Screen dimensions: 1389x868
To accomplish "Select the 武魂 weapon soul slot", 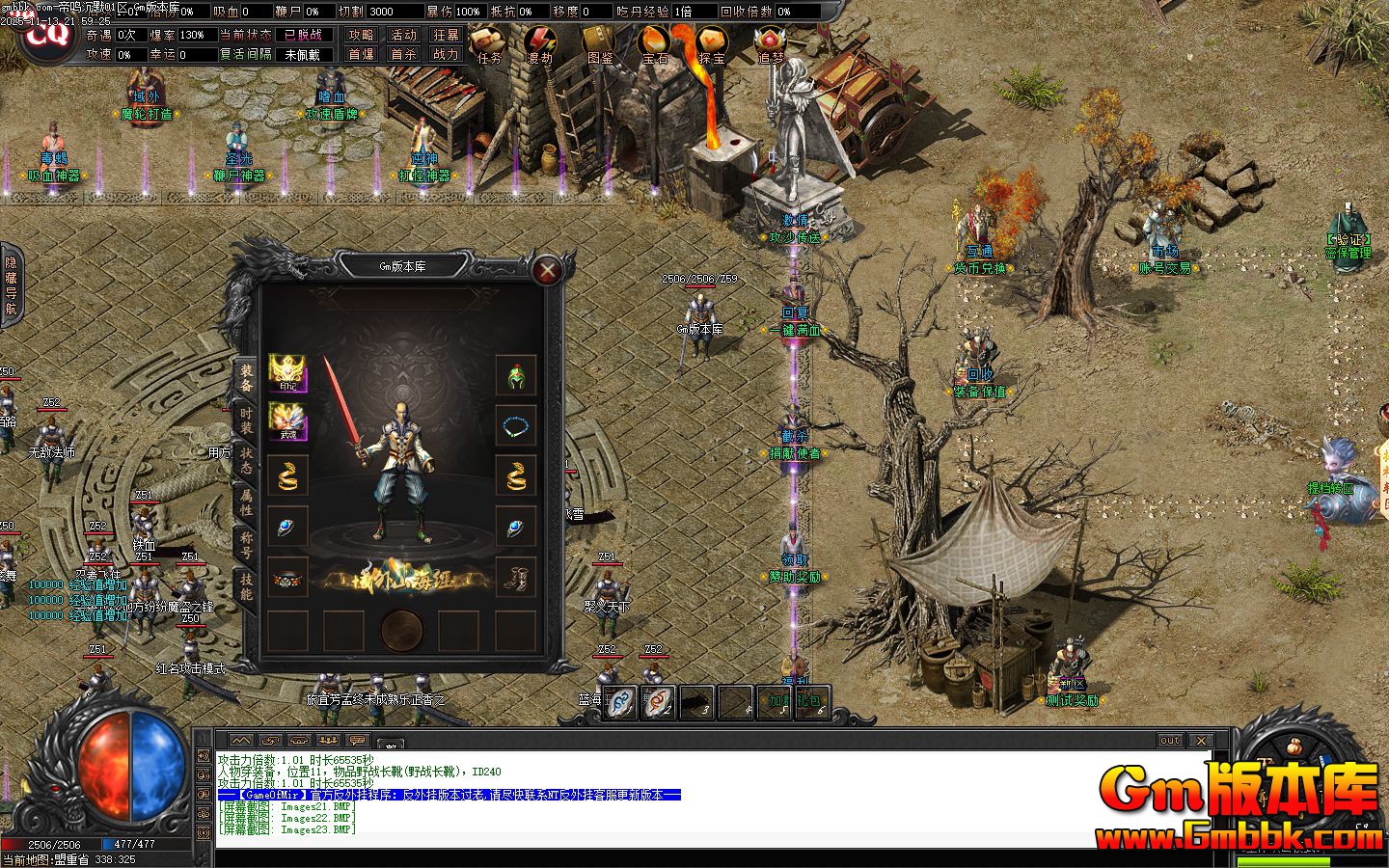I will pos(287,422).
